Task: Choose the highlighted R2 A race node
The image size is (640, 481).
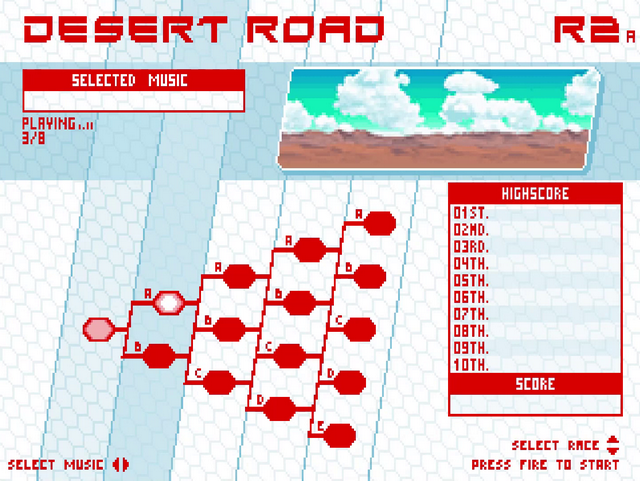Action: pos(168,301)
